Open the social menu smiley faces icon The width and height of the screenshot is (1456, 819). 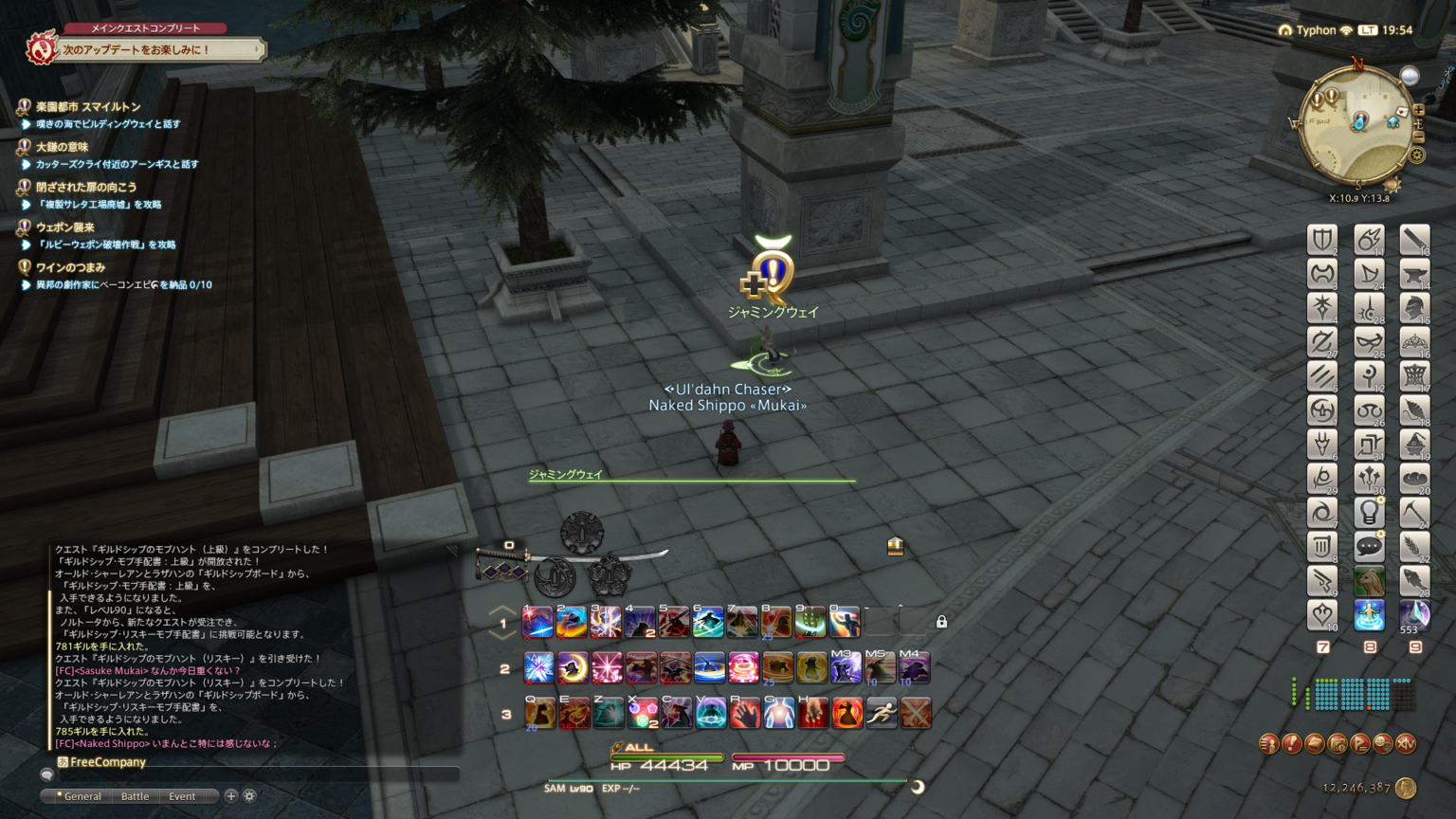point(1382,744)
